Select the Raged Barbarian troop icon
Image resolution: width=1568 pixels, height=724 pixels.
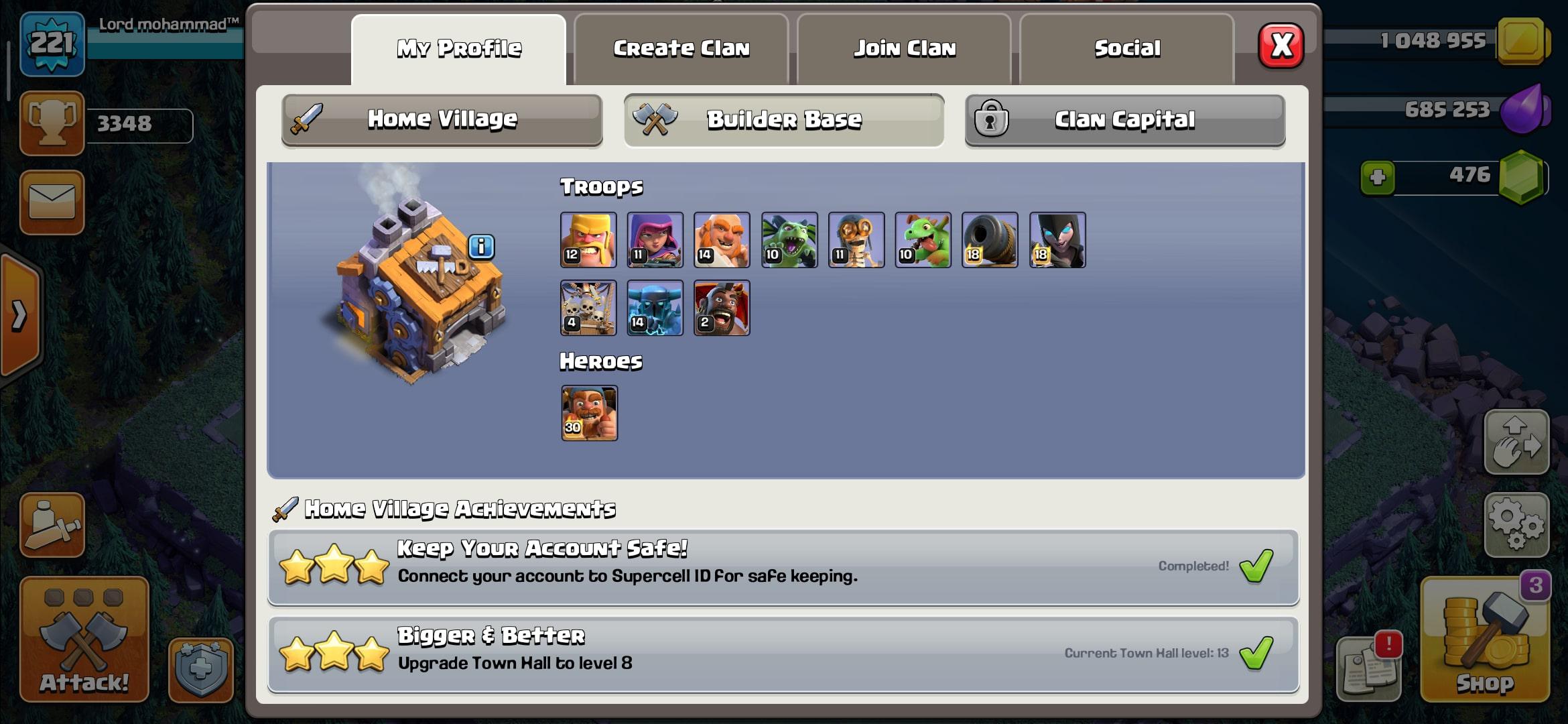click(x=588, y=240)
